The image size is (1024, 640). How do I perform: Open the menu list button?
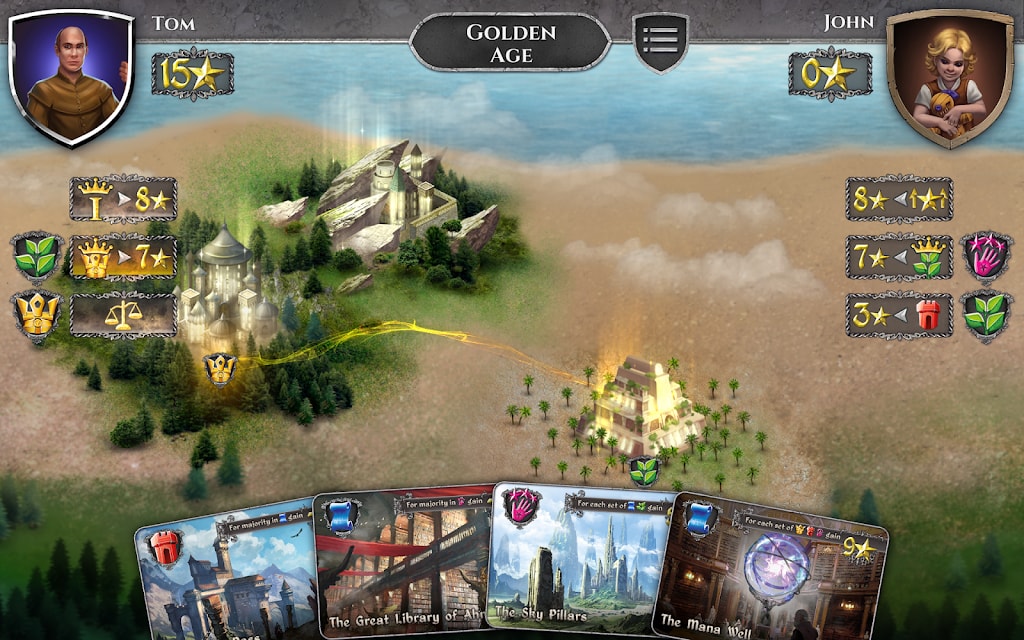coord(660,40)
